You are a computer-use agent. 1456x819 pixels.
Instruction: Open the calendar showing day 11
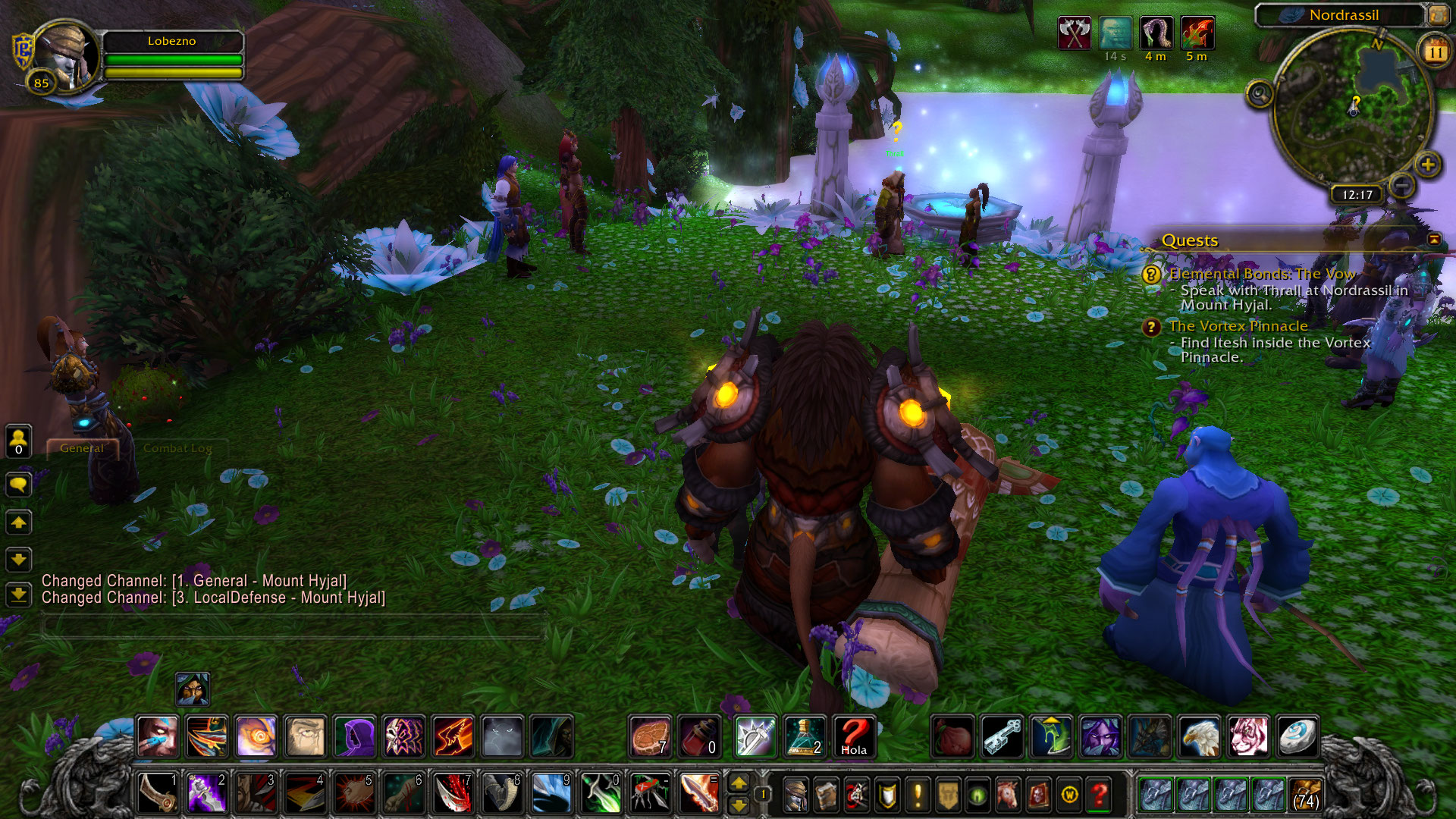coord(1435,52)
